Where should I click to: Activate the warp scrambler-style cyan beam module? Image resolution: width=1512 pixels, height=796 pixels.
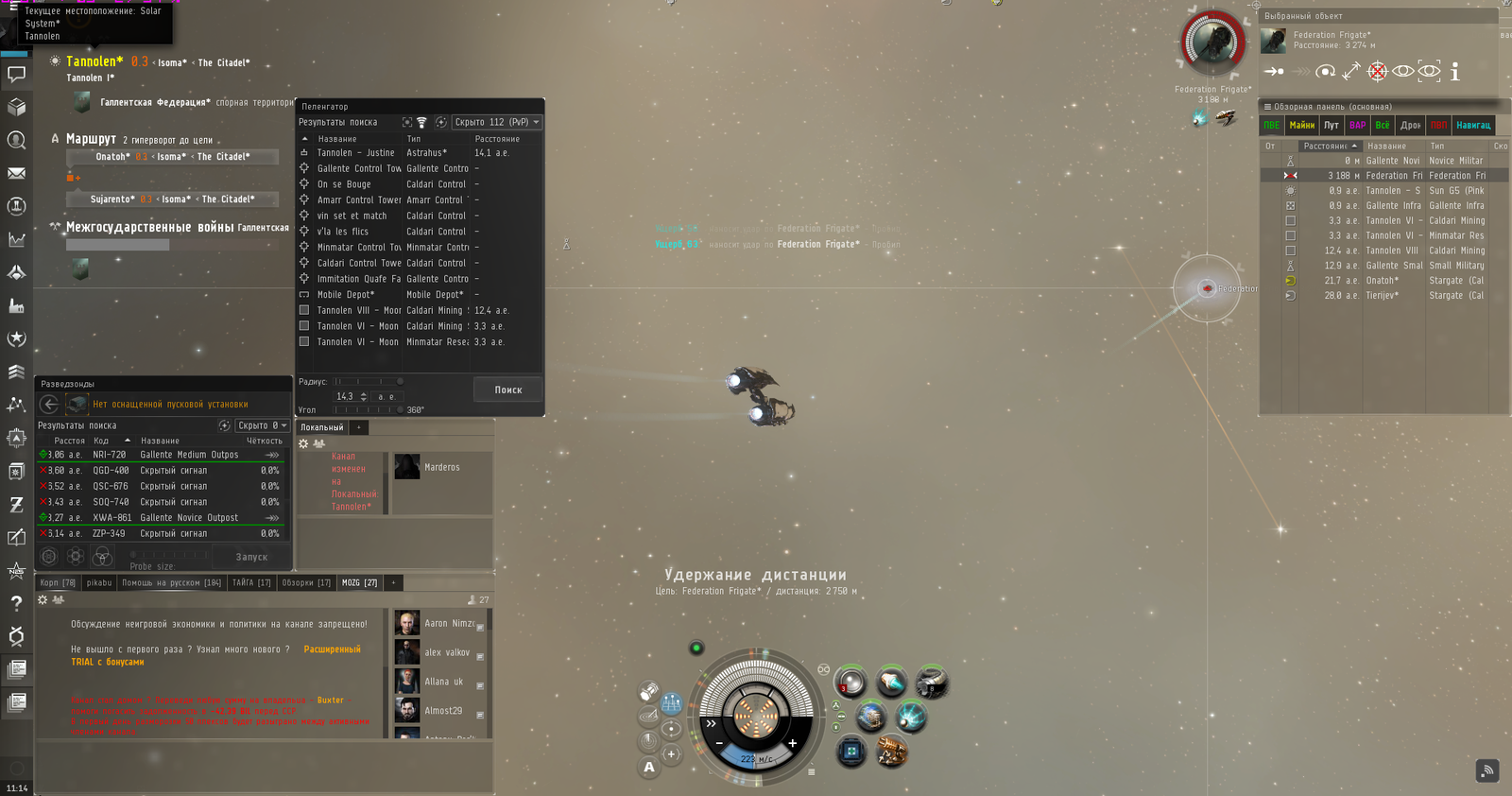[x=911, y=717]
